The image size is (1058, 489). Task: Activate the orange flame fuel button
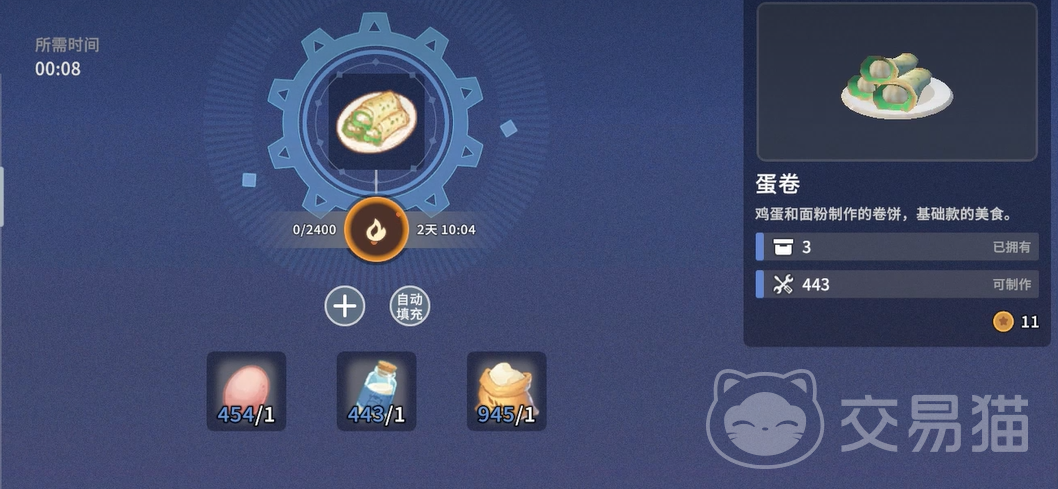pos(375,230)
